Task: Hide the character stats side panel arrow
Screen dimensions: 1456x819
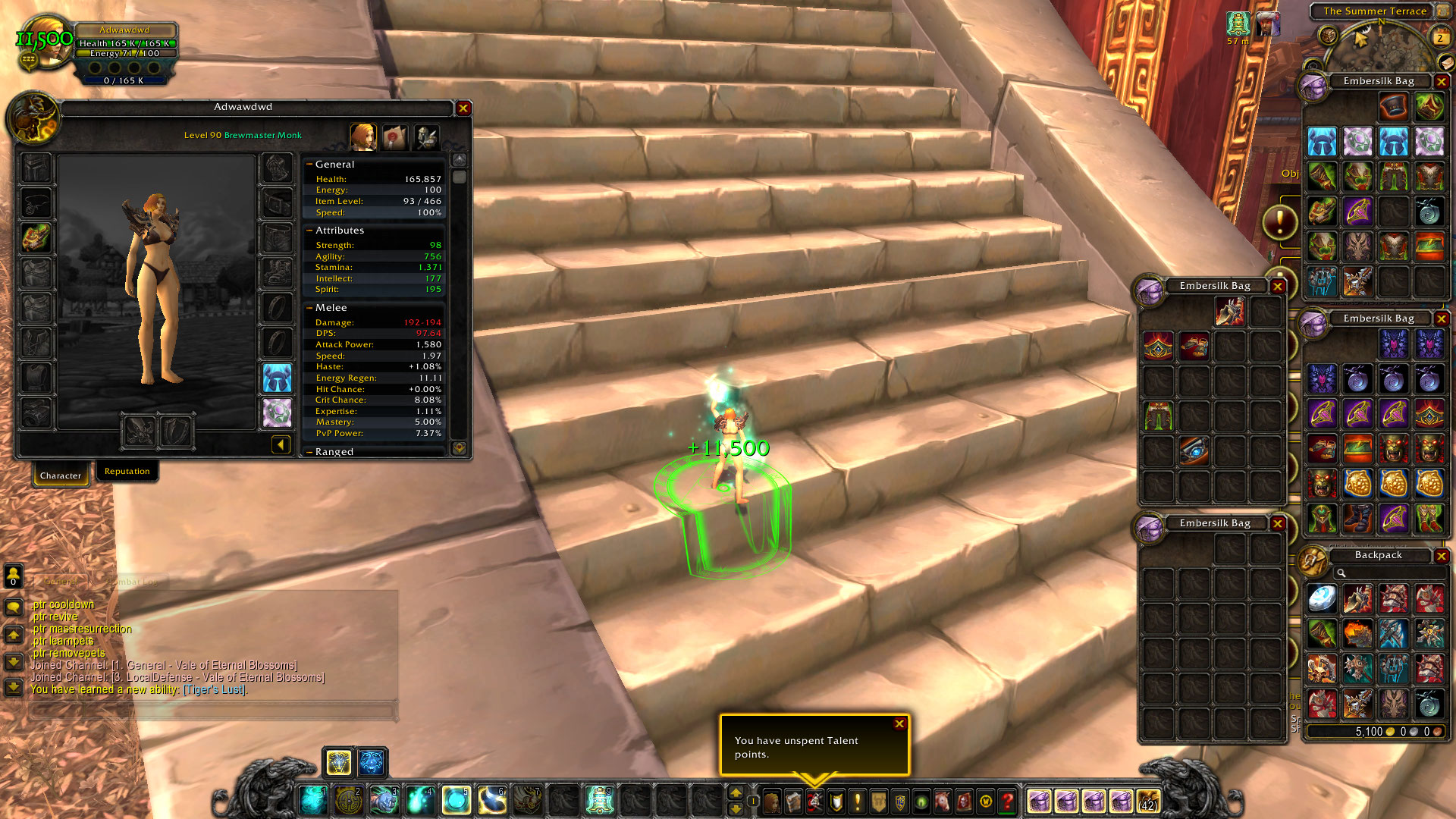Action: 281,445
